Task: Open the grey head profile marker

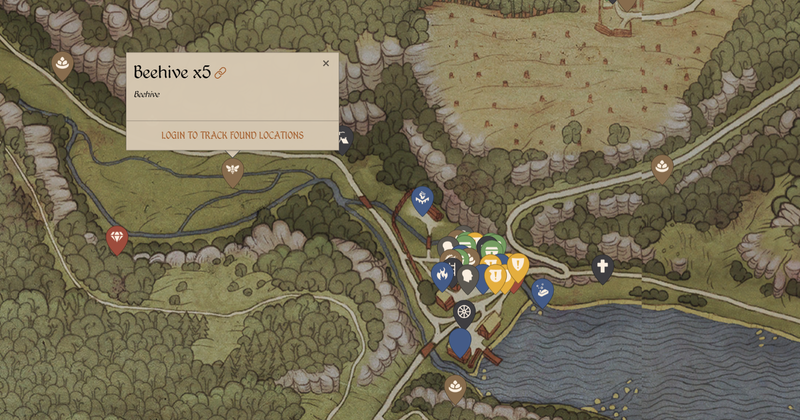Action: click(467, 276)
